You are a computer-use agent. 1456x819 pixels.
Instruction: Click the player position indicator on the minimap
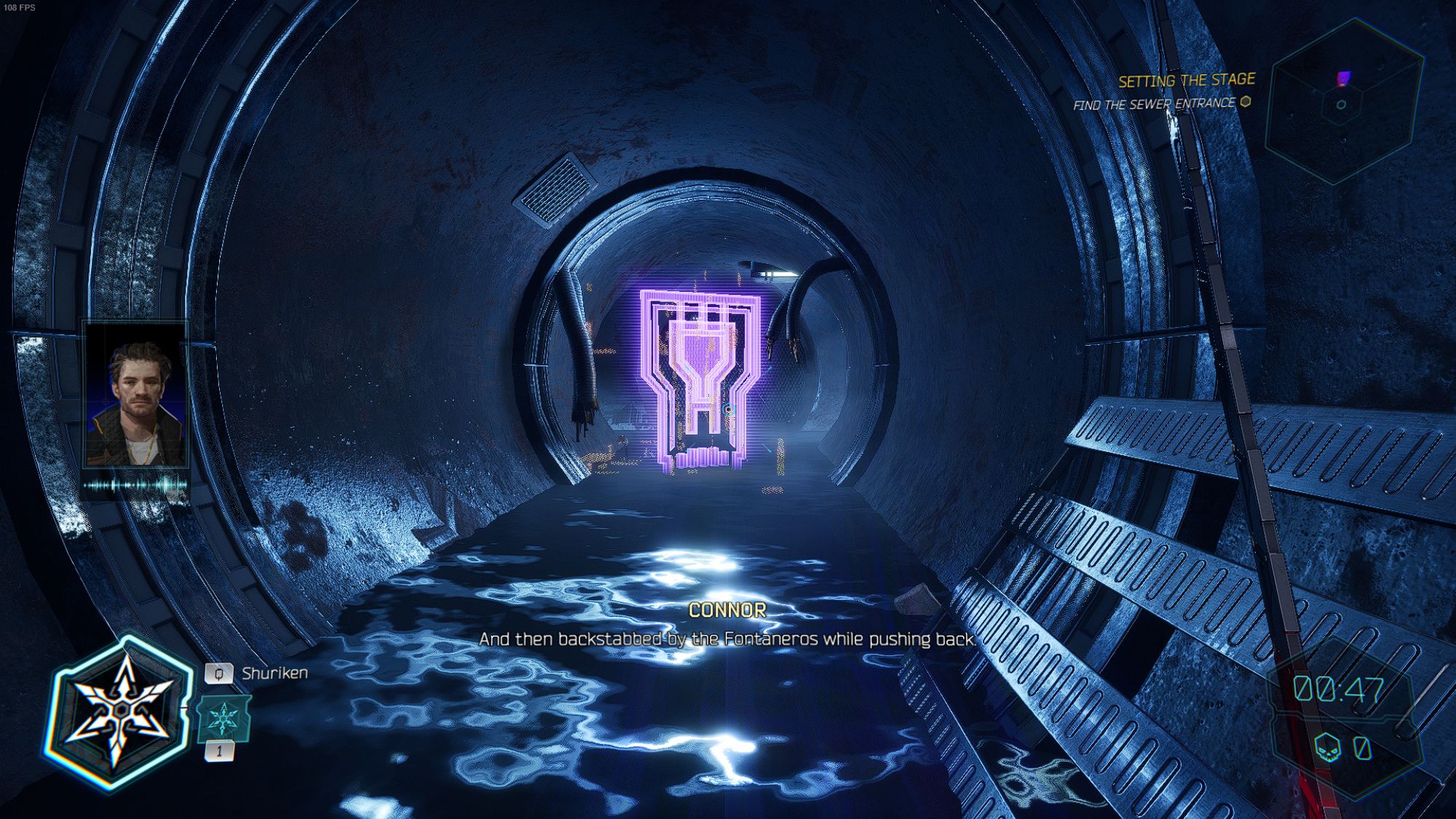(1342, 103)
